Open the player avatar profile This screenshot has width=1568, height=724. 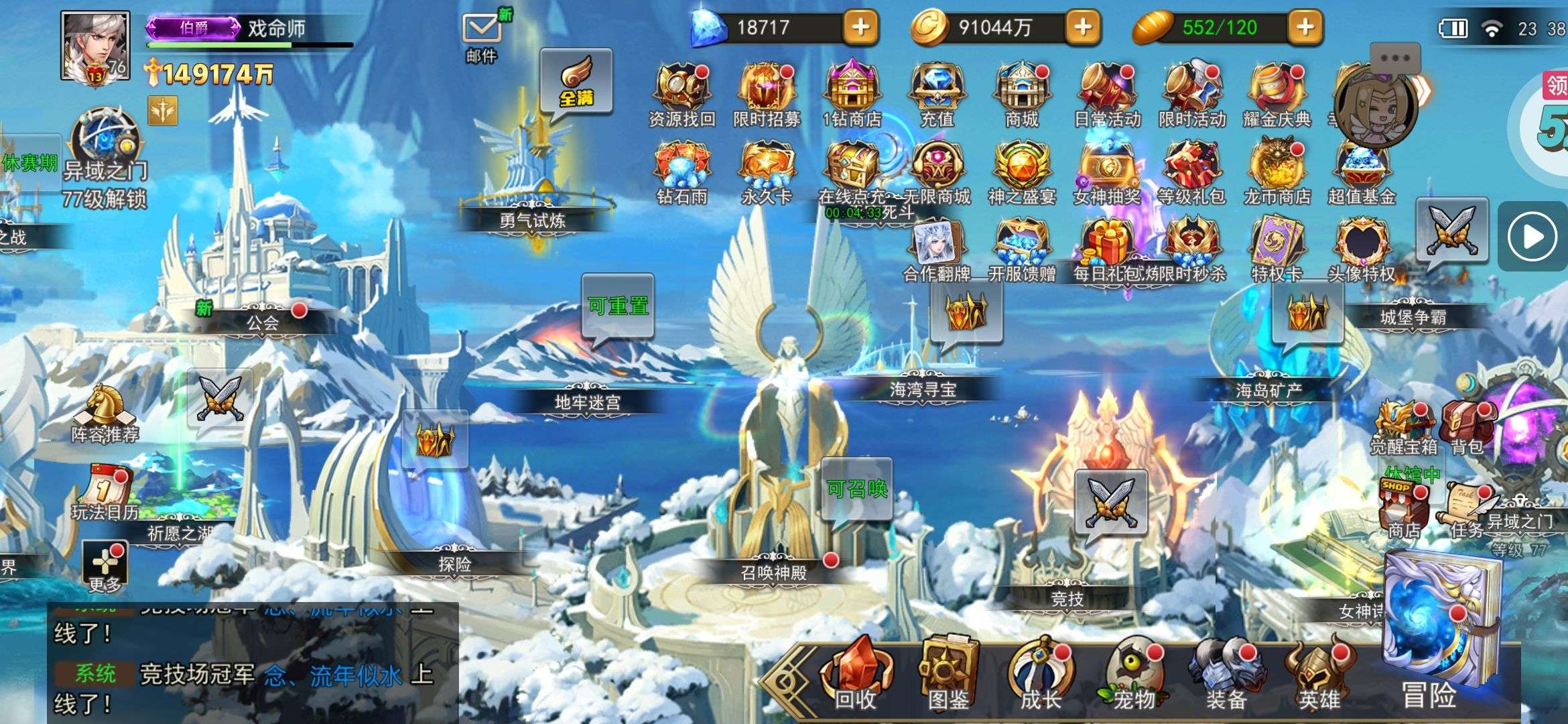(x=95, y=46)
